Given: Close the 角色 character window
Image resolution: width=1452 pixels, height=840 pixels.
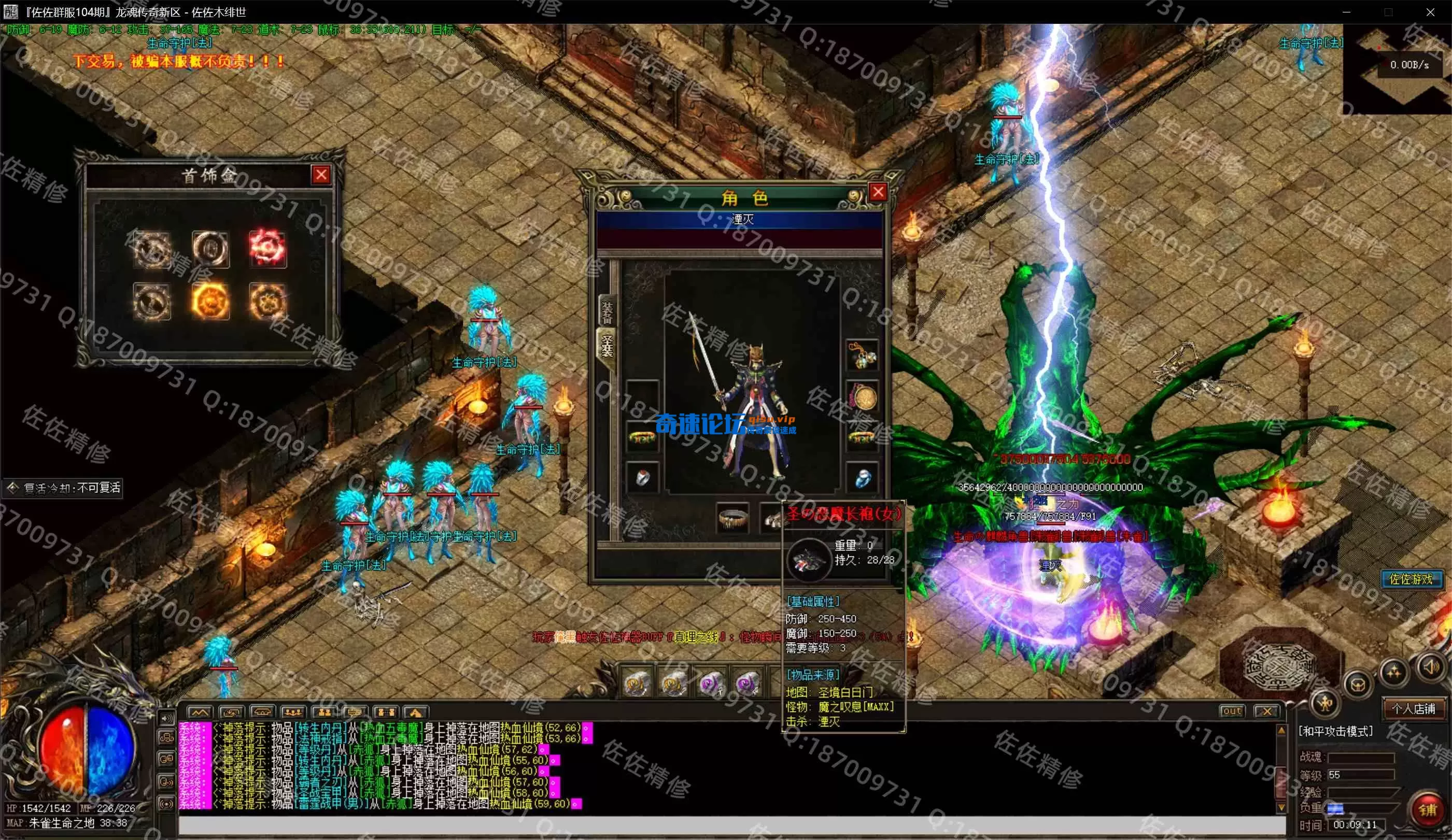Looking at the screenshot, I should tap(877, 192).
